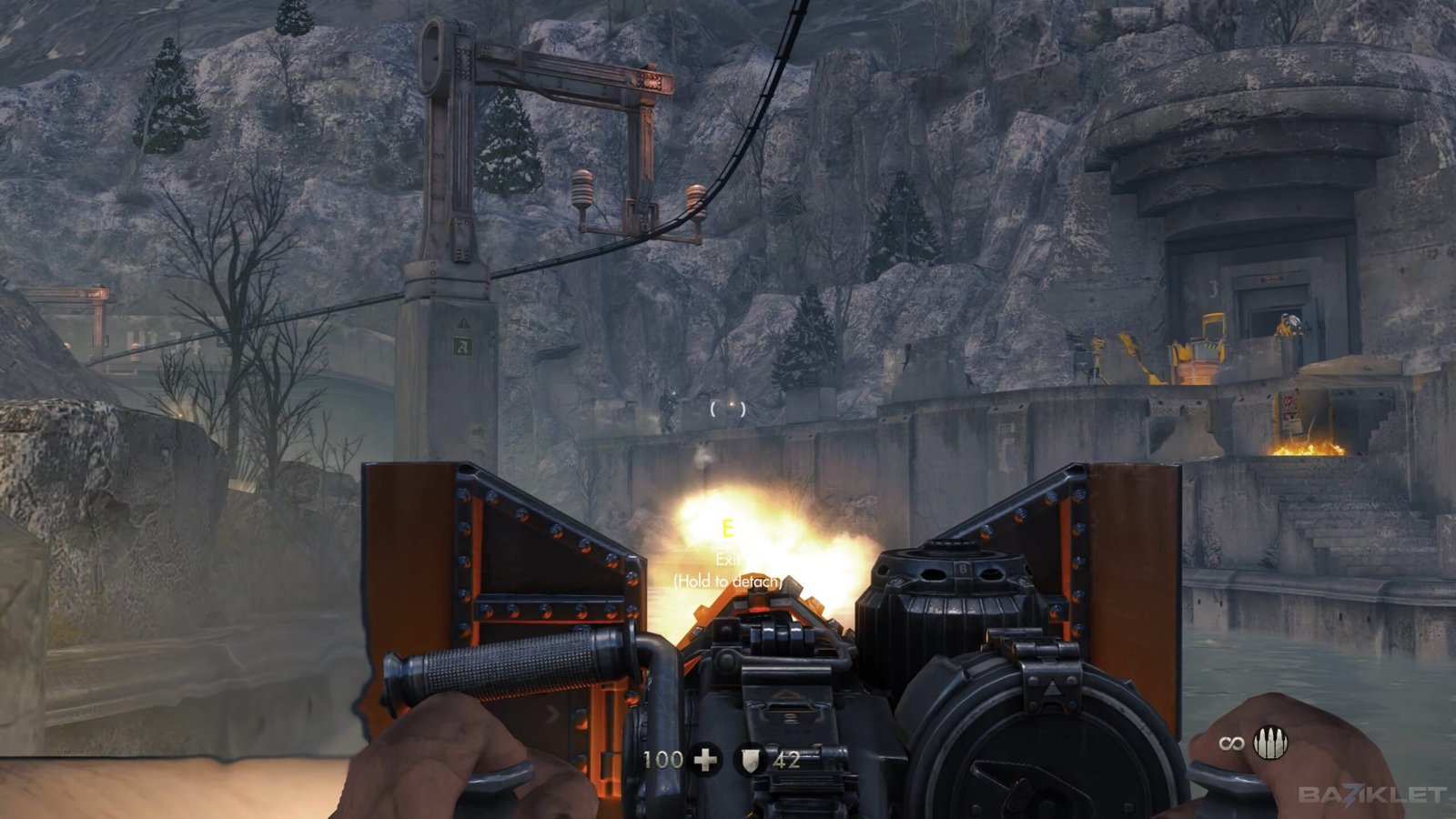Click the armor shield icon
This screenshot has width=1456, height=819.
[x=748, y=760]
